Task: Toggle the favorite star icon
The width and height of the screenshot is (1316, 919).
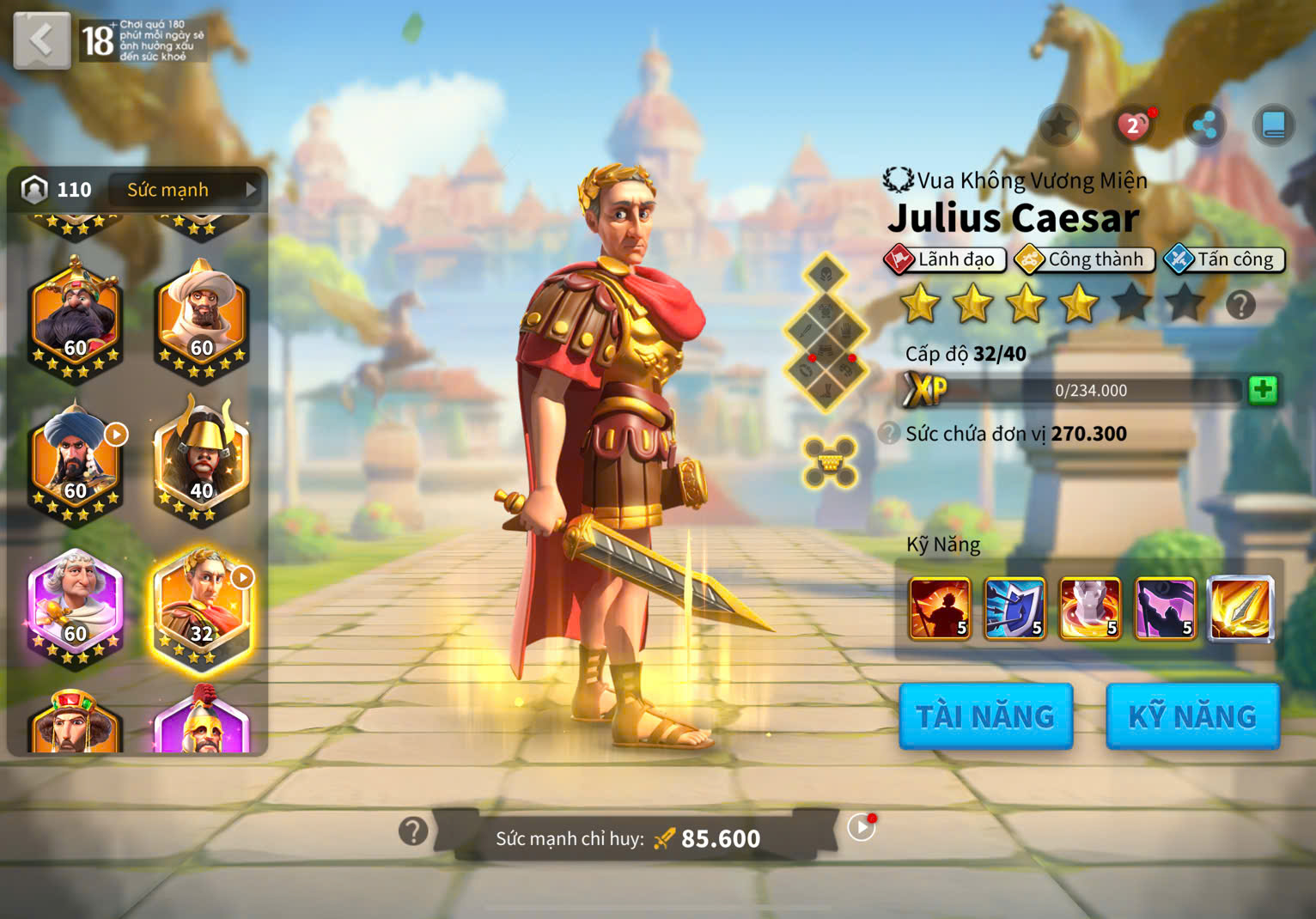Action: coord(1059,126)
